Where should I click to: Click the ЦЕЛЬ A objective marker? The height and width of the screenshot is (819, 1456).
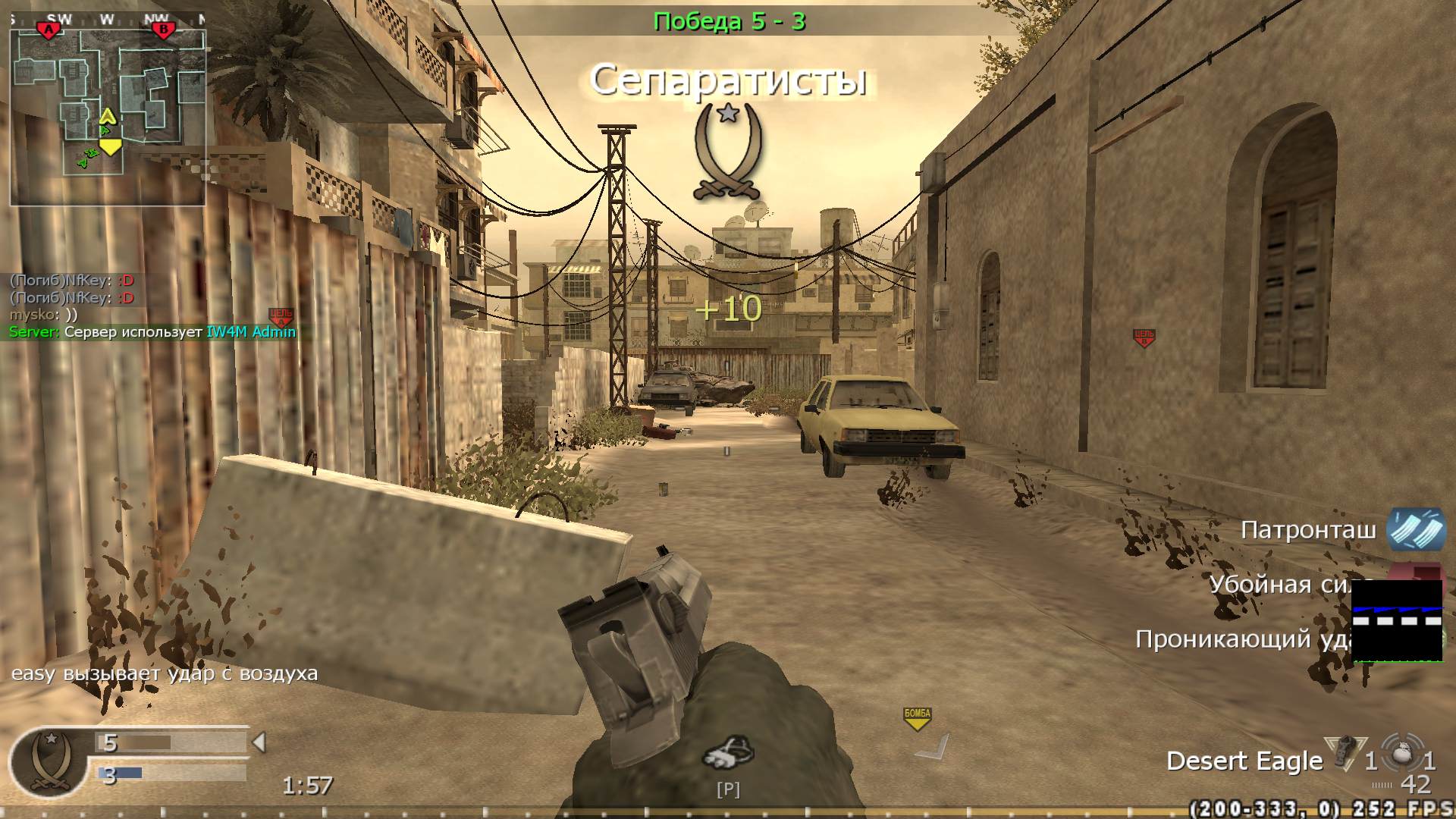(x=280, y=315)
